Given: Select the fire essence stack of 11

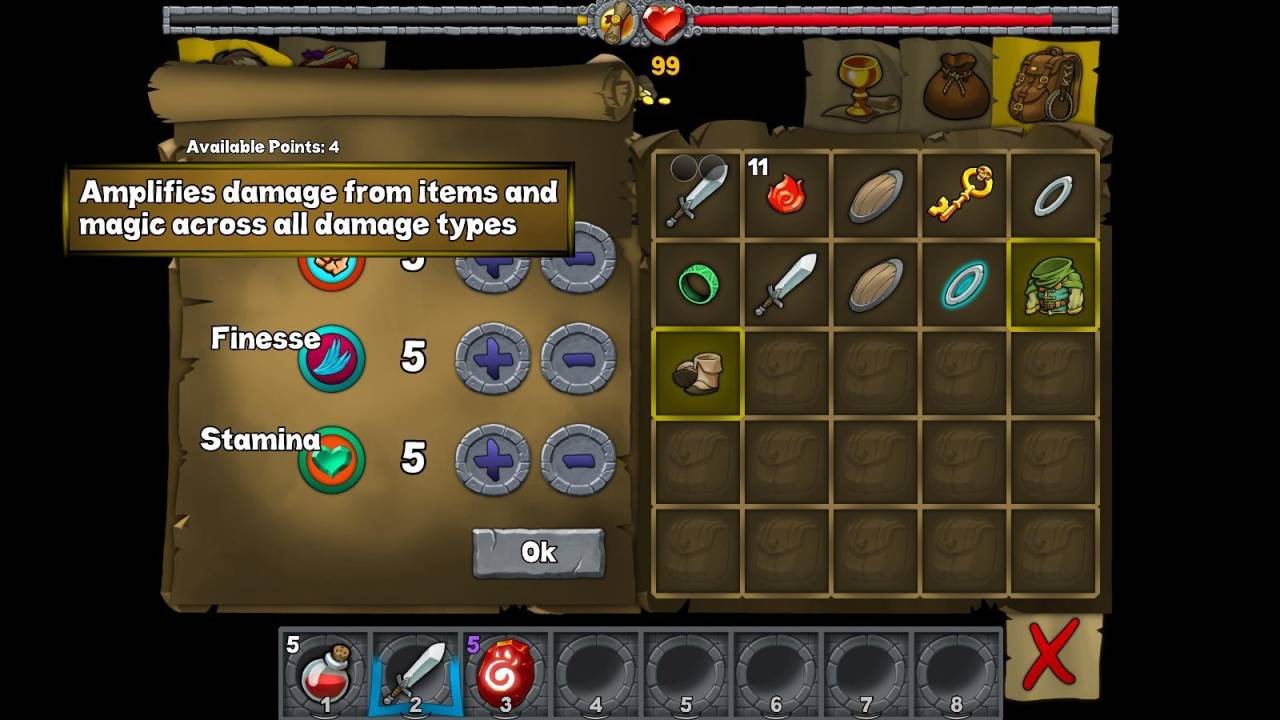Looking at the screenshot, I should click(x=786, y=193).
